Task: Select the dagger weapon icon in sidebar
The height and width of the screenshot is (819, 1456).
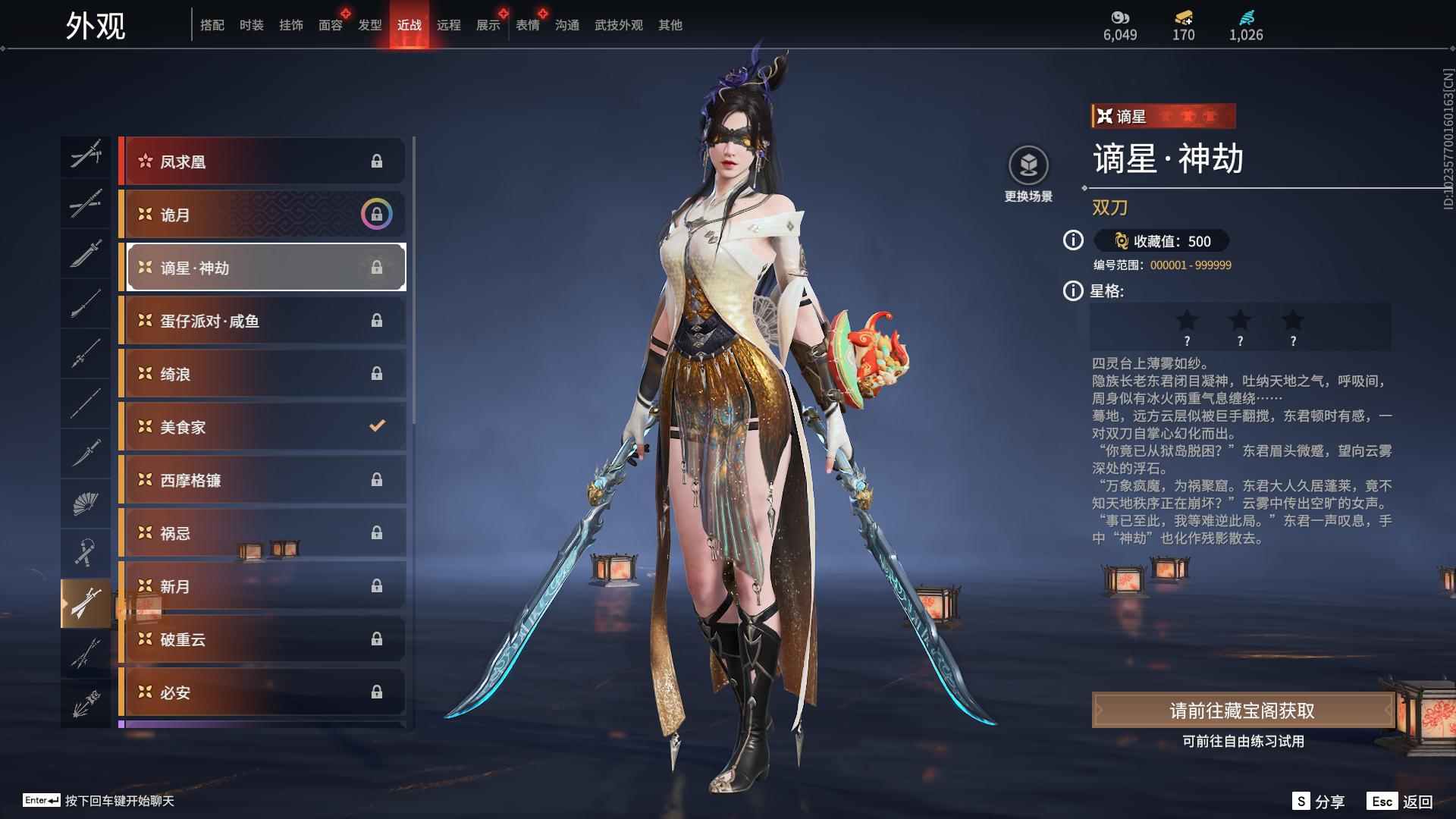Action: 86,453
